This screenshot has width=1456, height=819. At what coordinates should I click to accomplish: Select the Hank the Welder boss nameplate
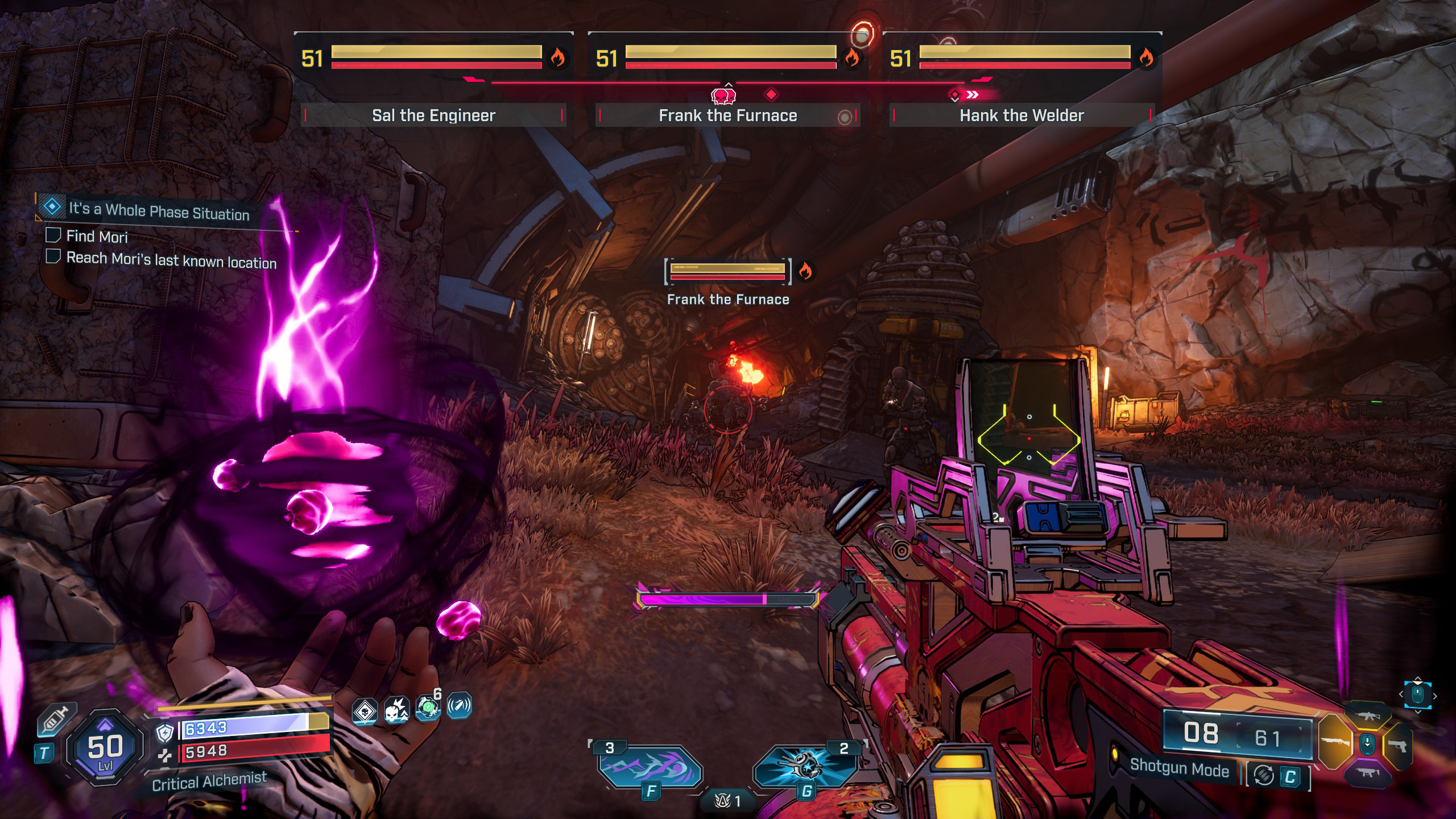click(1021, 115)
